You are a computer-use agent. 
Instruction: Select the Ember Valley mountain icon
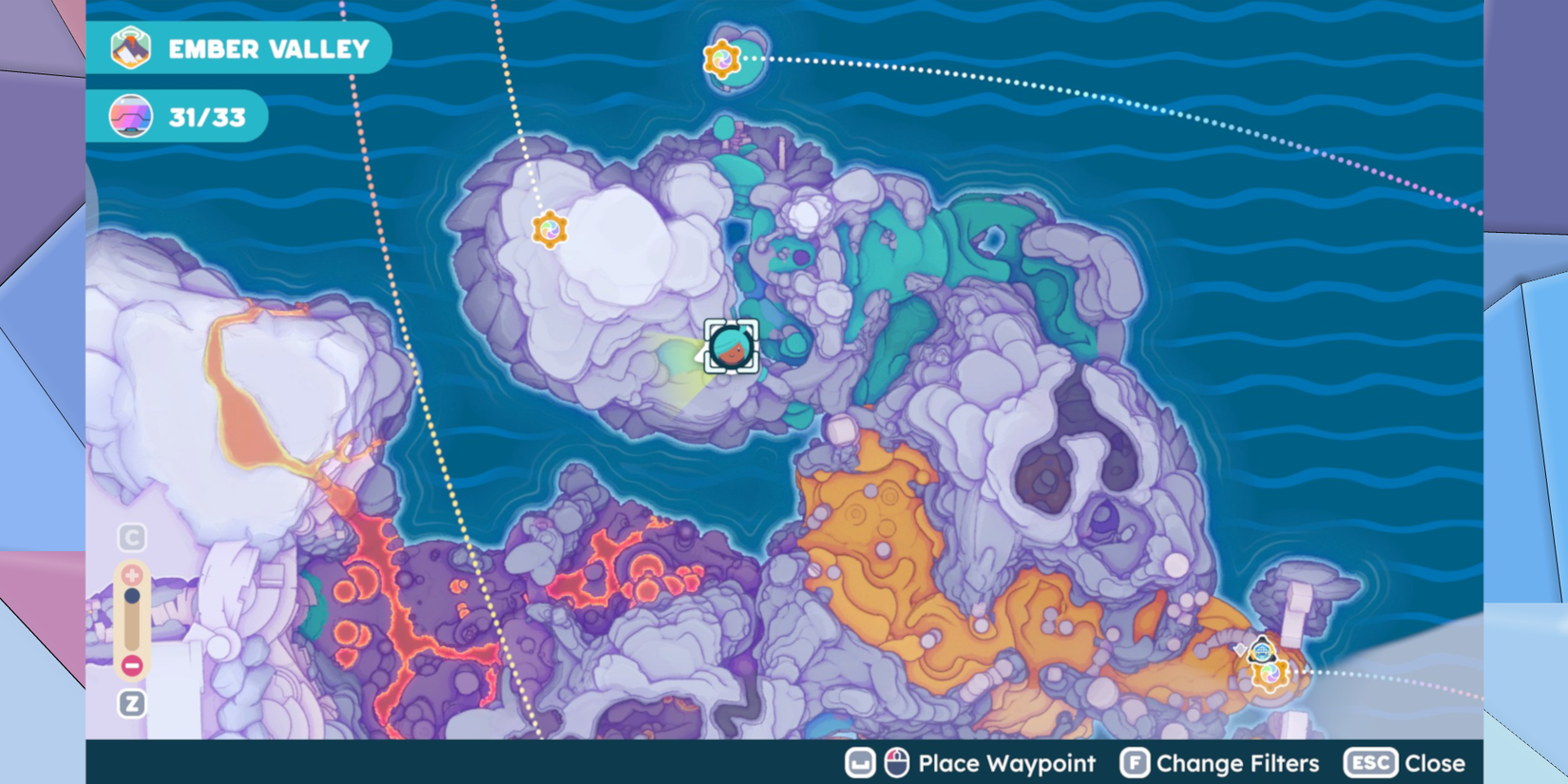click(133, 49)
